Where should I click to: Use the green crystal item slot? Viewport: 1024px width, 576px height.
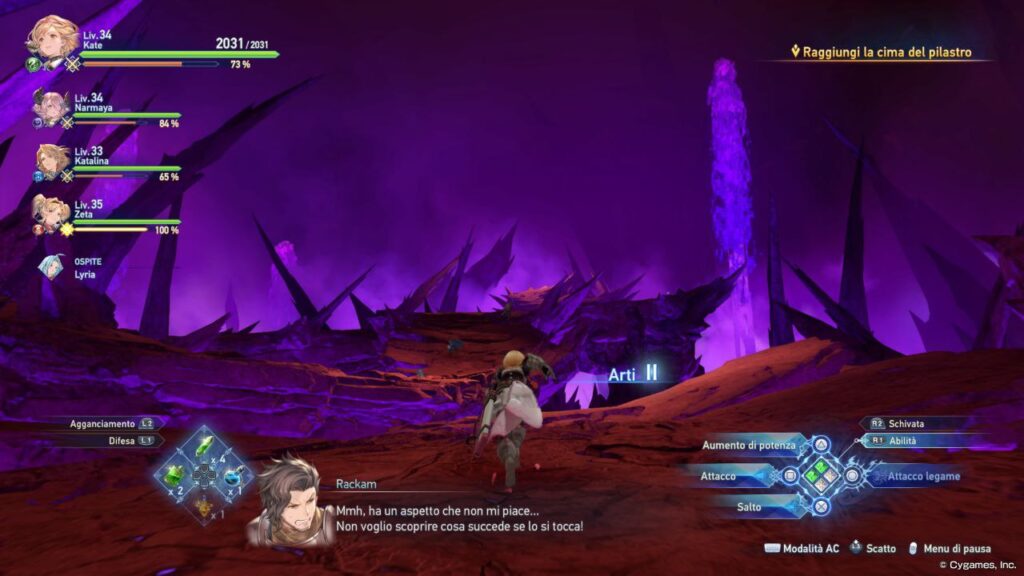tap(204, 443)
